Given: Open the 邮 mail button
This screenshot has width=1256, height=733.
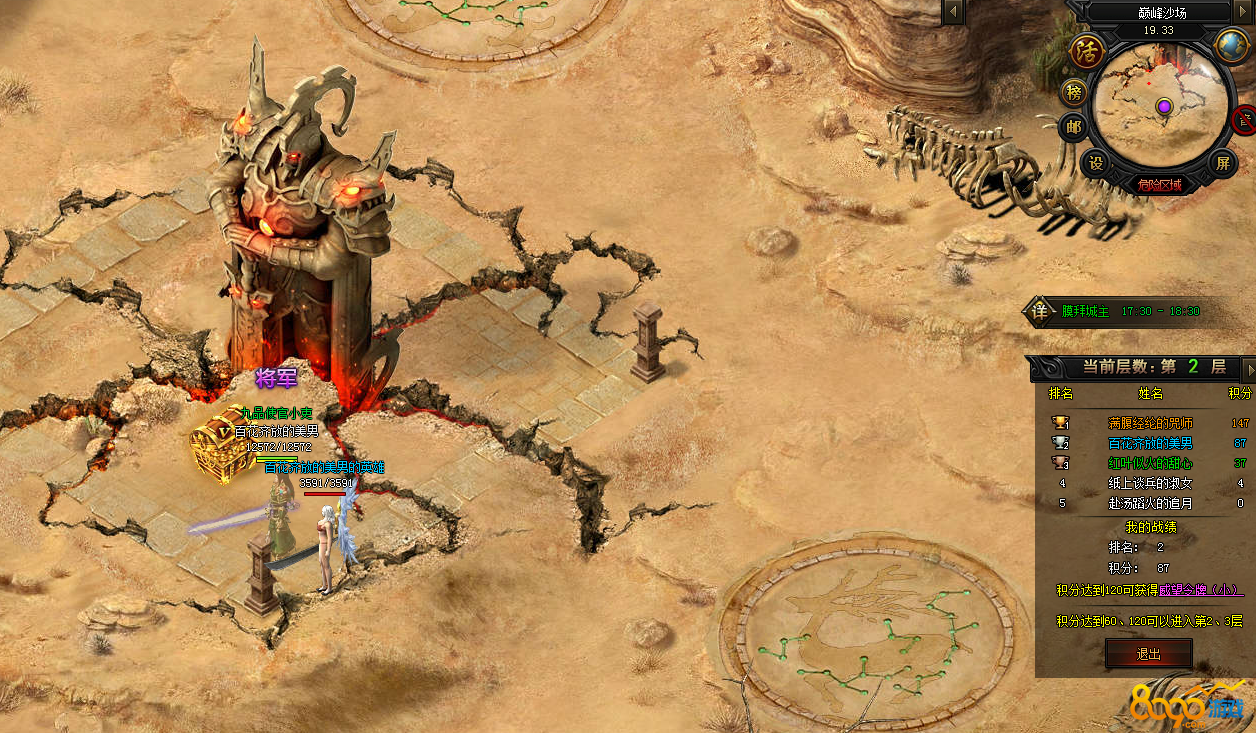Looking at the screenshot, I should [x=1074, y=127].
